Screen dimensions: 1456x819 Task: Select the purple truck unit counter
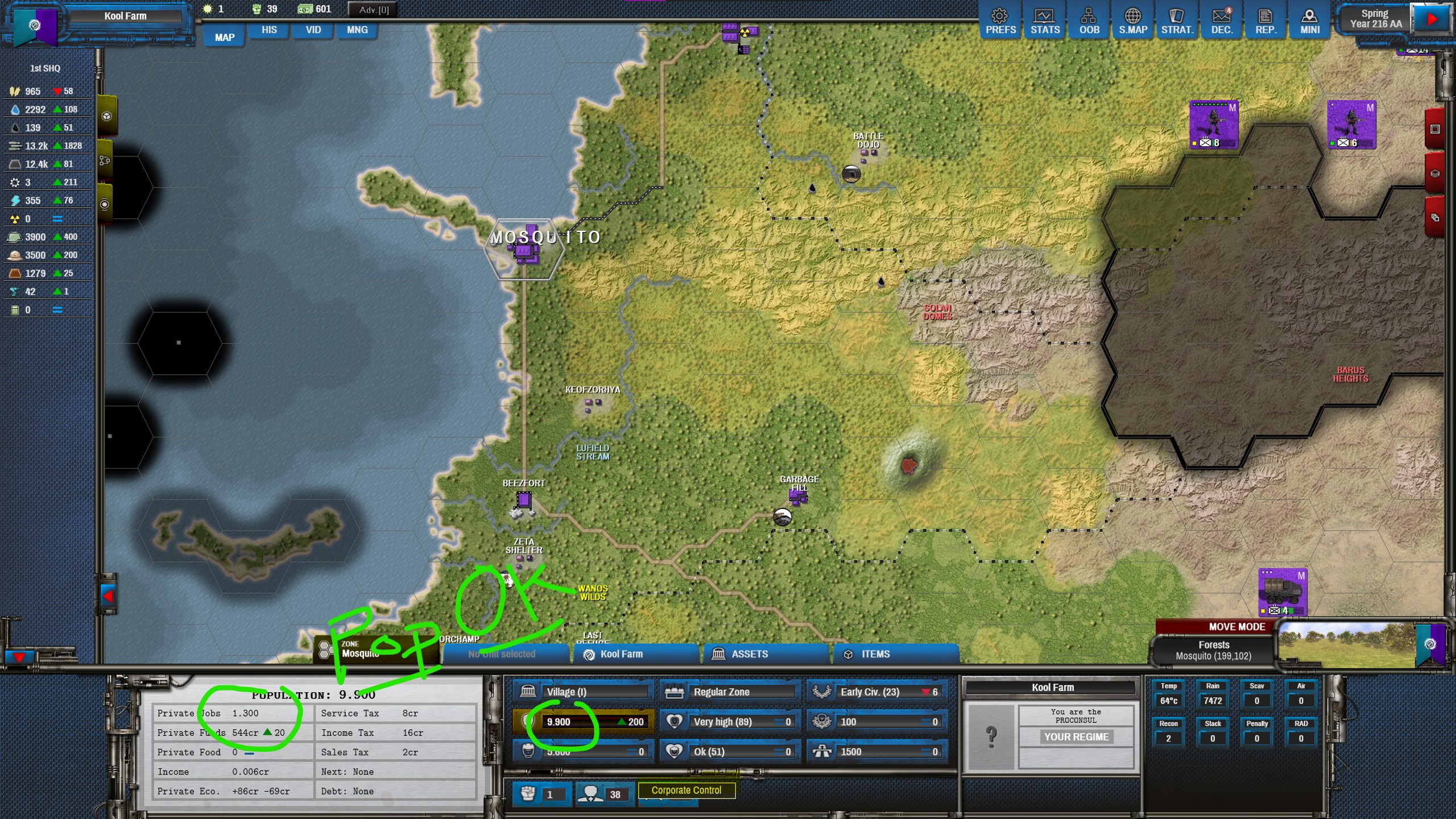[x=1282, y=593]
